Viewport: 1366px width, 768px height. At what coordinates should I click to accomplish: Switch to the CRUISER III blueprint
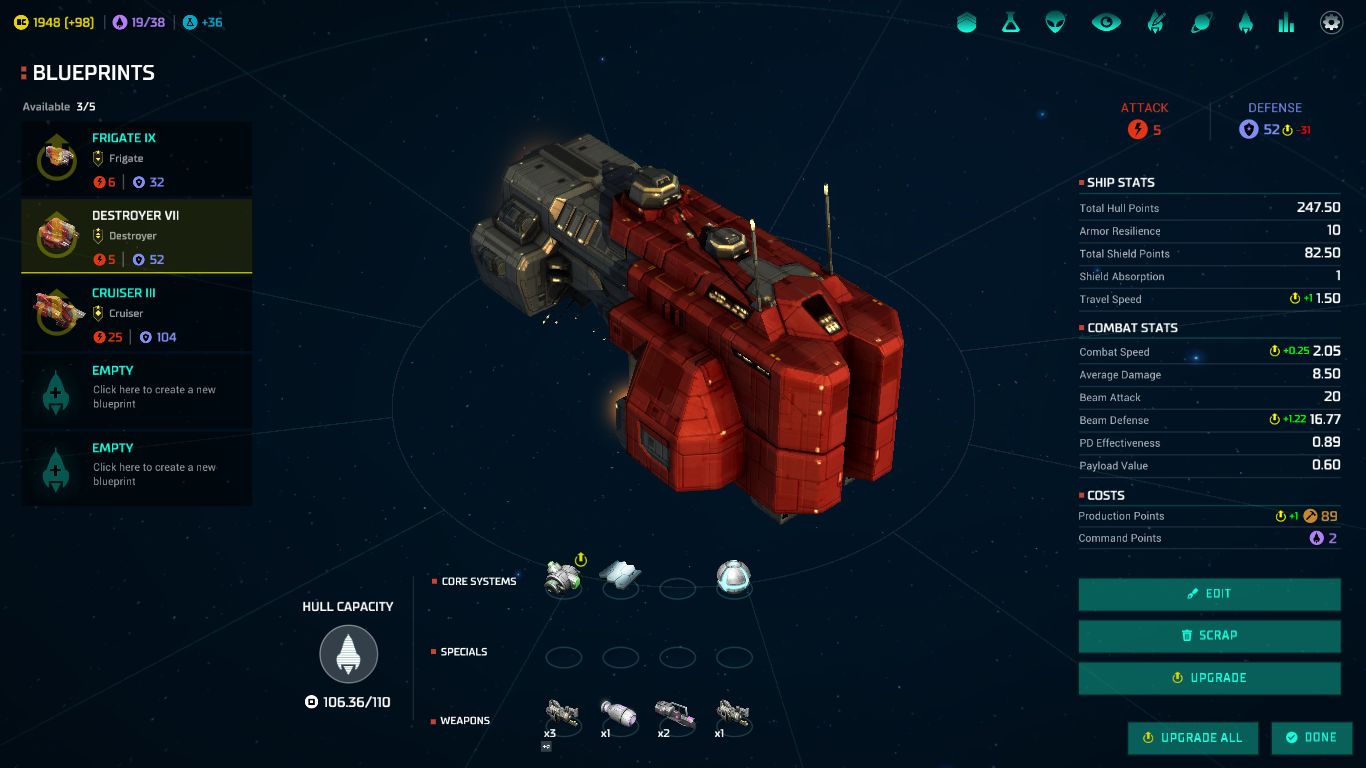tap(136, 313)
